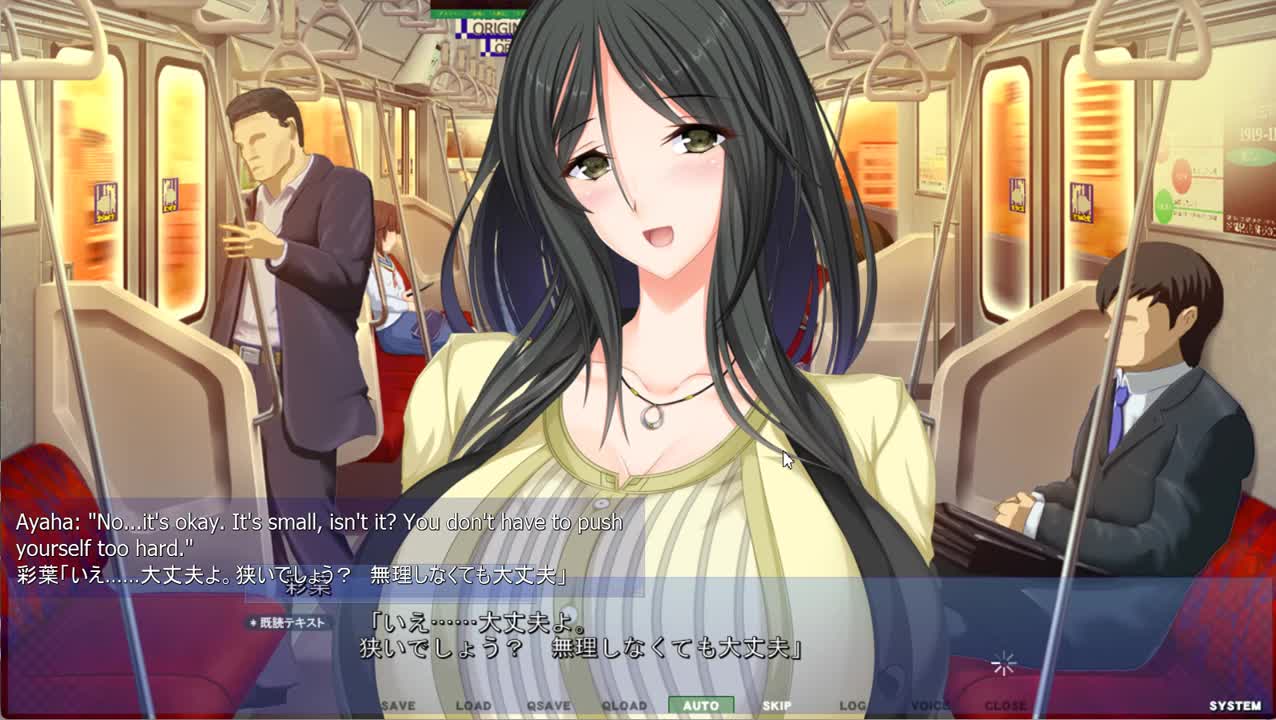This screenshot has width=1276, height=720.
Task: Open the SAVE menu
Action: (398, 706)
